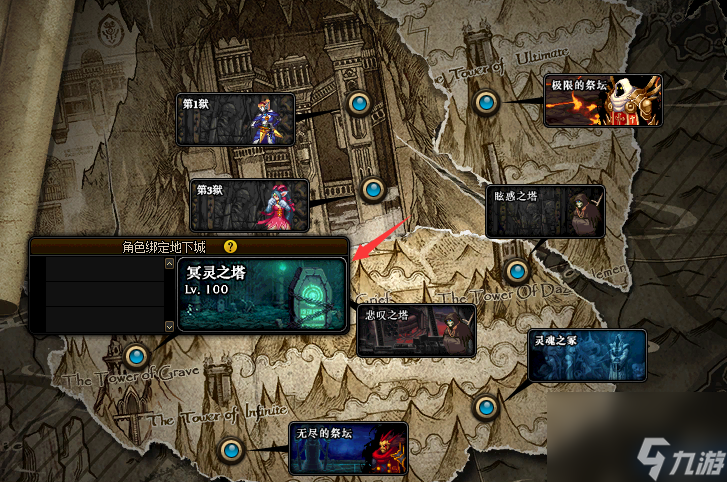Click the blue map node beside 第3狱
Viewport: 727px width, 482px height.
tap(373, 188)
